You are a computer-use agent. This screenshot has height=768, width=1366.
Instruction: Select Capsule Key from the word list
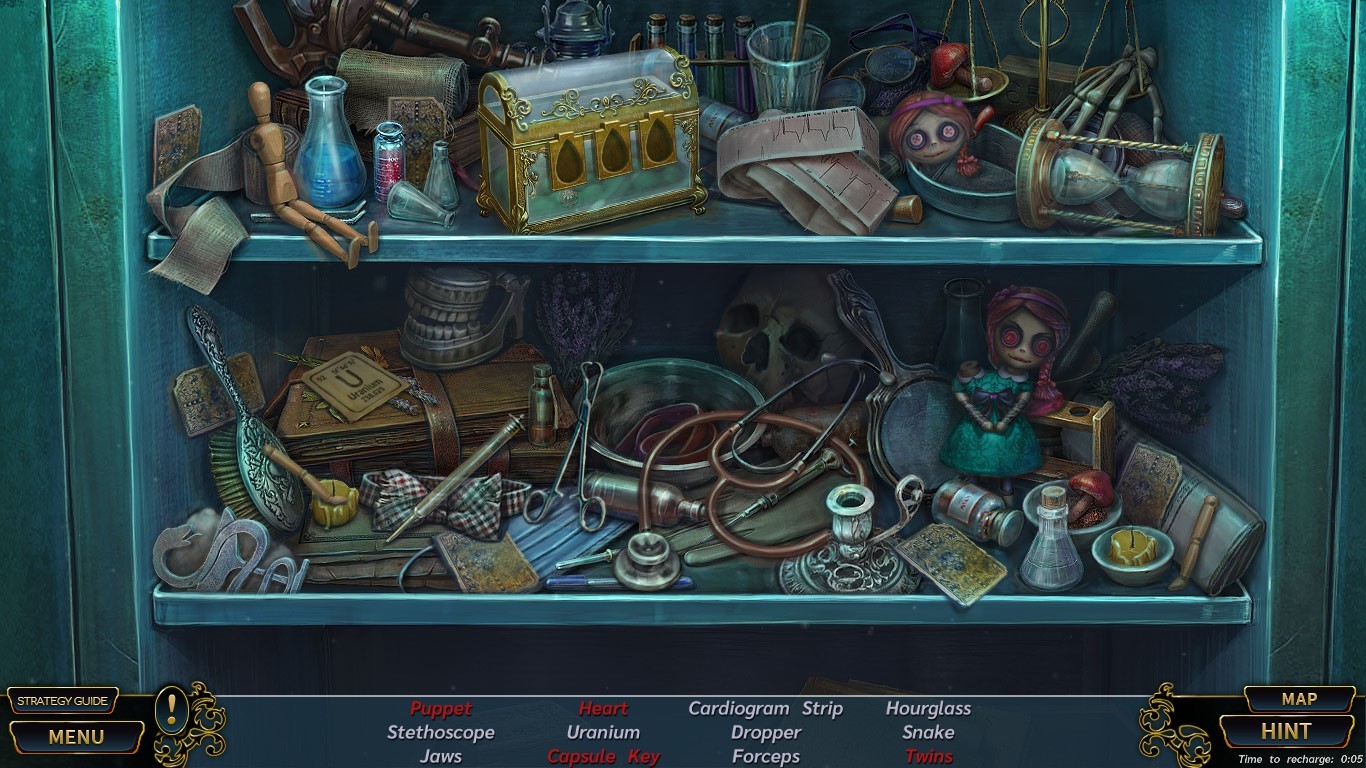[x=603, y=756]
